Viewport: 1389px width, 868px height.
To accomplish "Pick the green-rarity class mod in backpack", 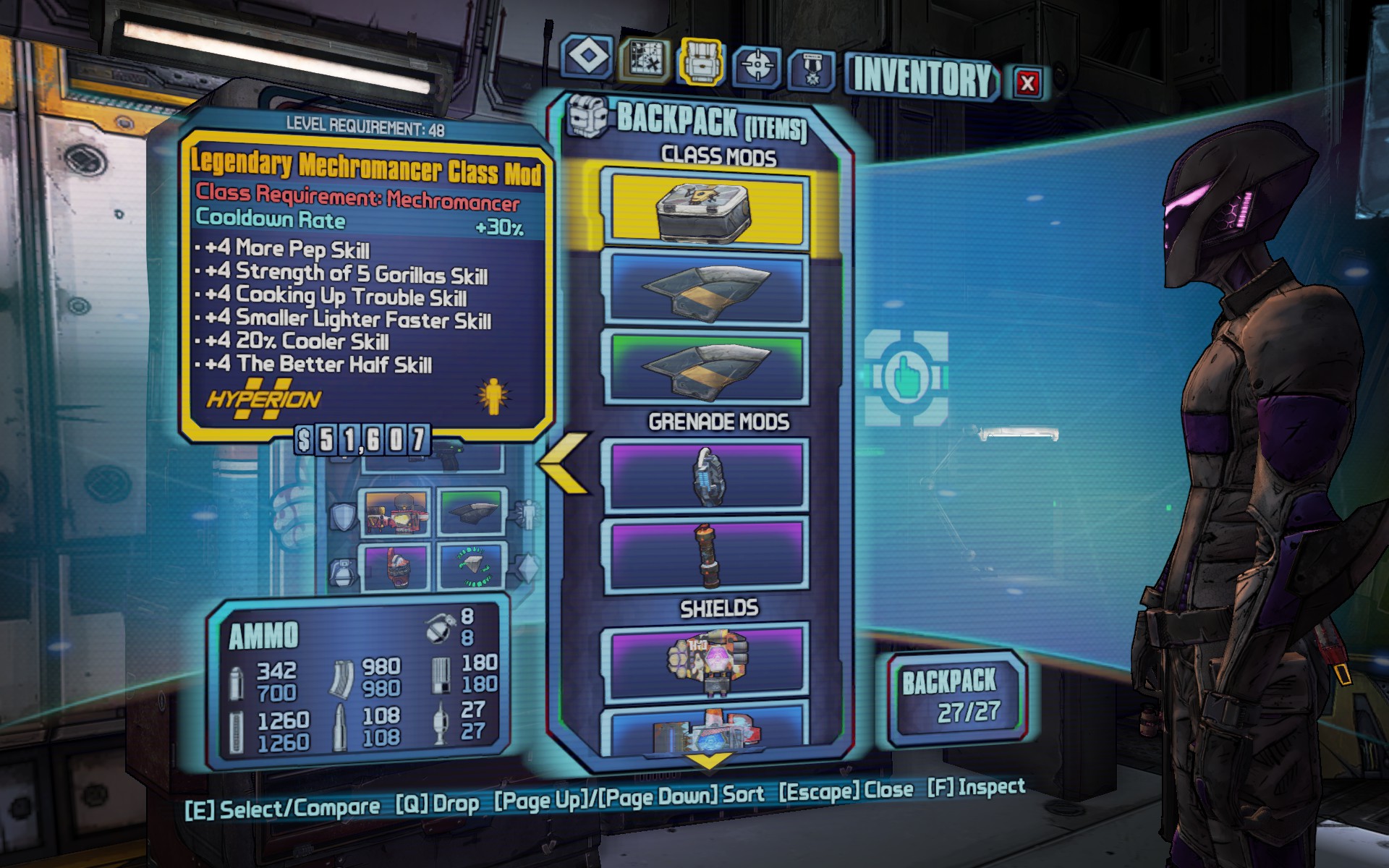I will [x=706, y=367].
